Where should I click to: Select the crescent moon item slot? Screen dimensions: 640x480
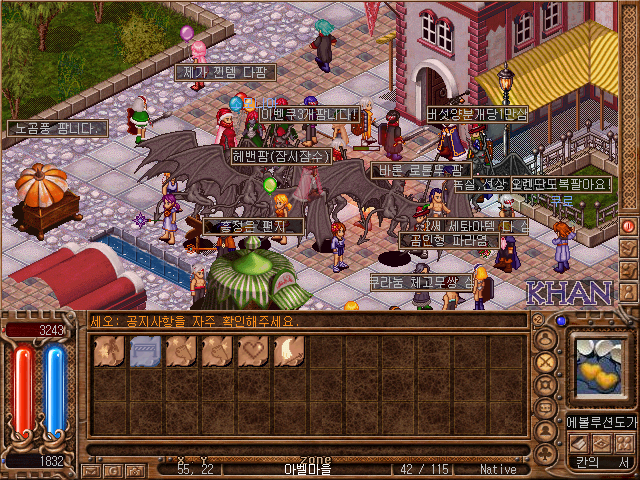pos(289,352)
